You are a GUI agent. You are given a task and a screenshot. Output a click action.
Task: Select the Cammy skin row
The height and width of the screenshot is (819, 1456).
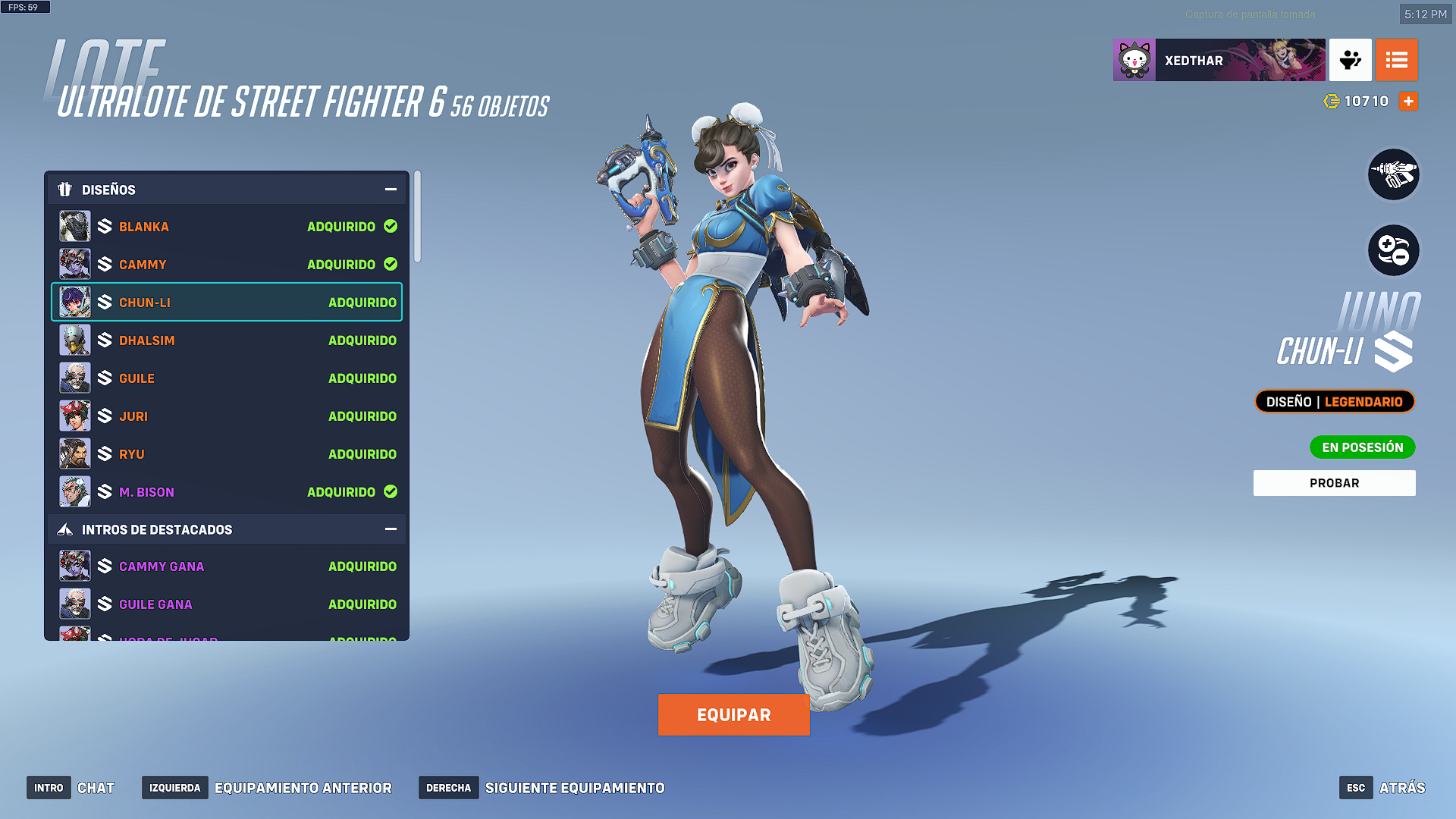click(227, 265)
